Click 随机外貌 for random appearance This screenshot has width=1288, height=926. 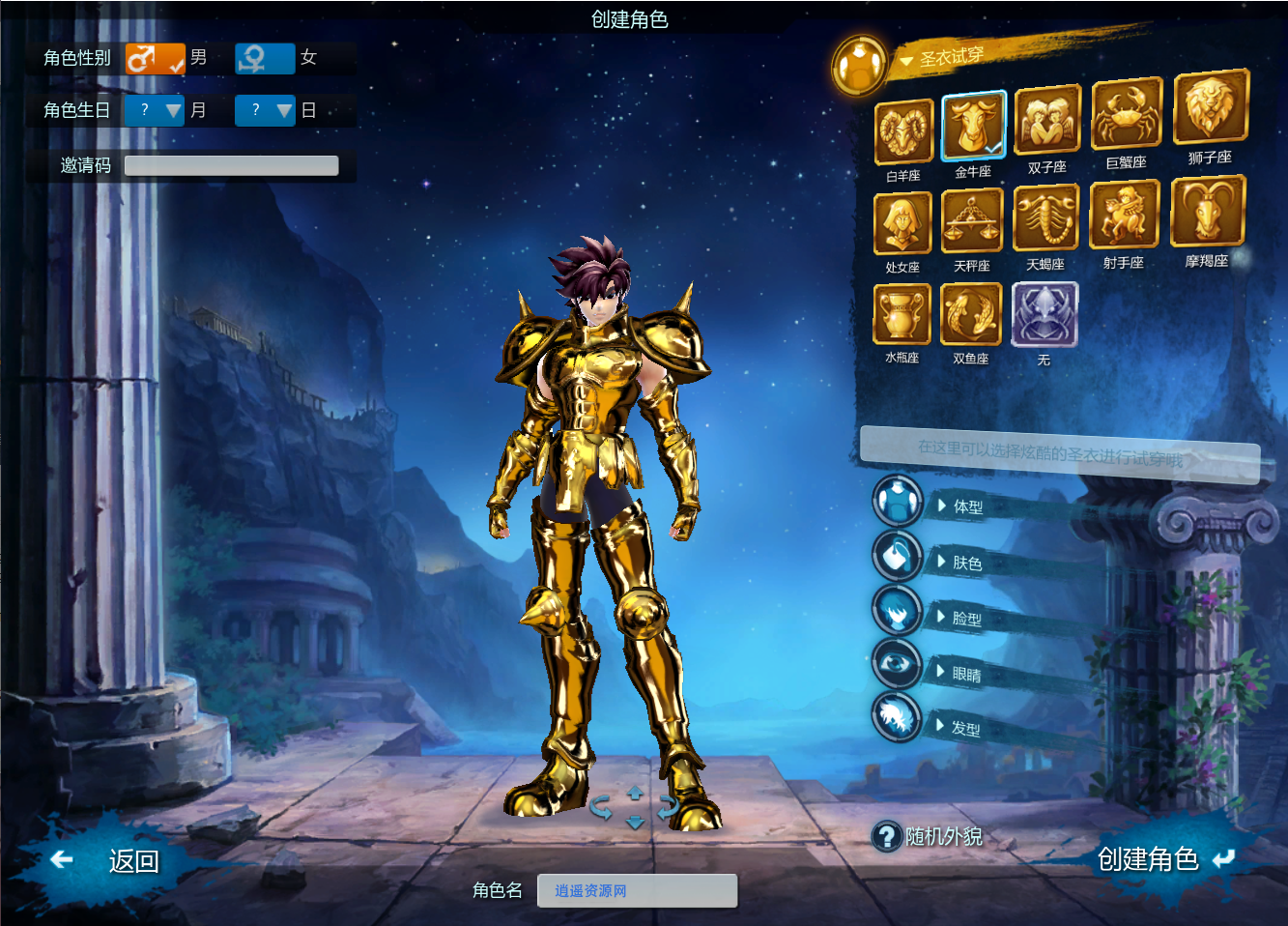(929, 837)
